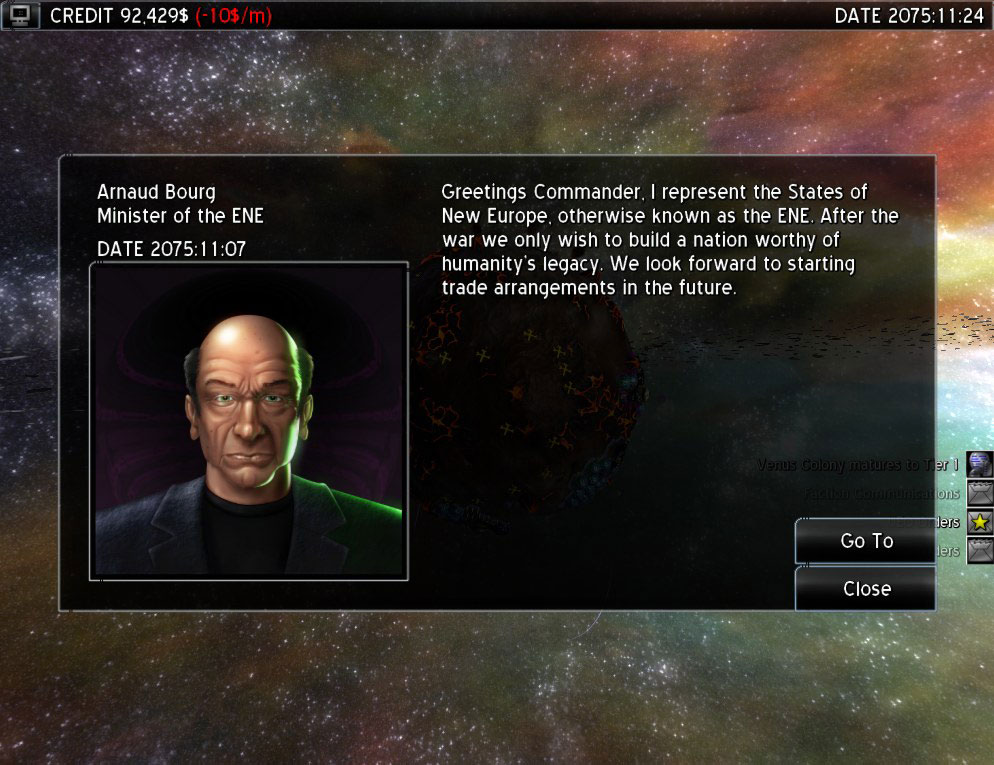Close the ENE minister message
The height and width of the screenshot is (765, 994).
click(866, 589)
